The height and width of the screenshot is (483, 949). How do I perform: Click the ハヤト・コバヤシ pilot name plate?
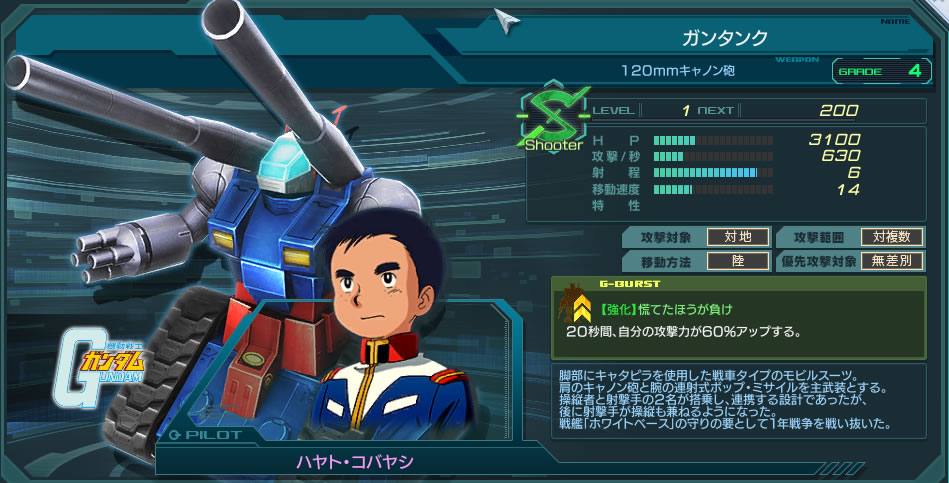(x=354, y=462)
